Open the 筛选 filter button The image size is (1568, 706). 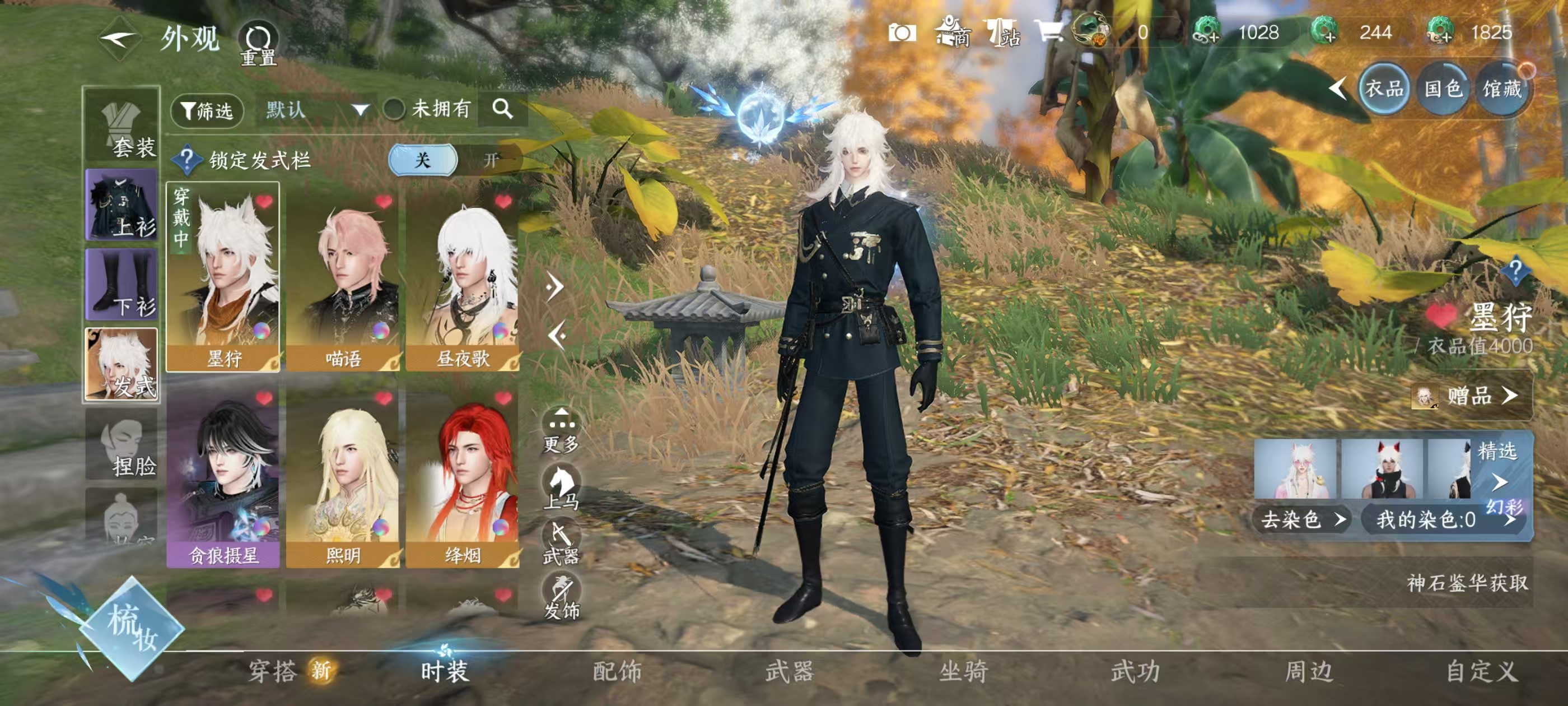(207, 111)
